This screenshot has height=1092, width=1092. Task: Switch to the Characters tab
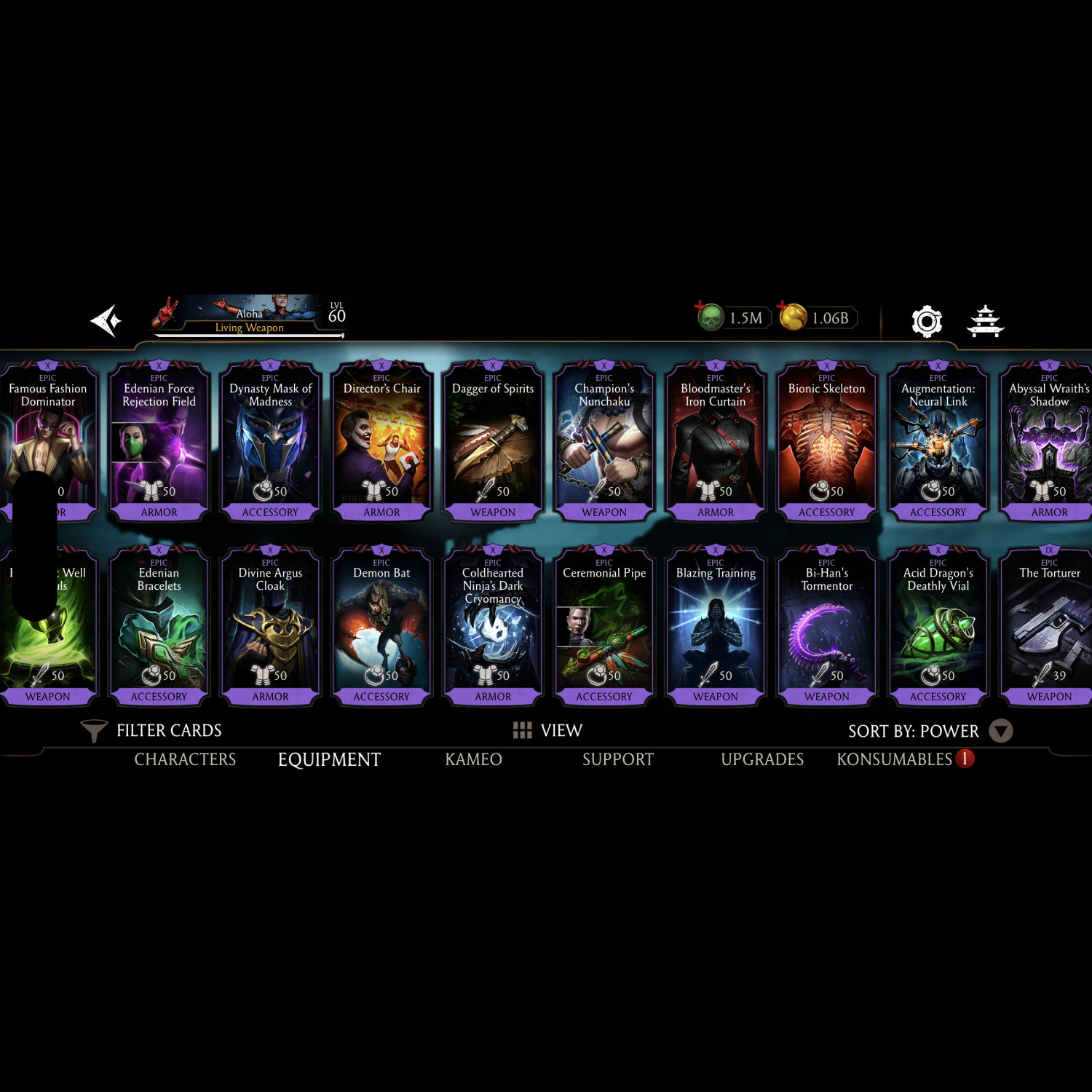(x=185, y=759)
